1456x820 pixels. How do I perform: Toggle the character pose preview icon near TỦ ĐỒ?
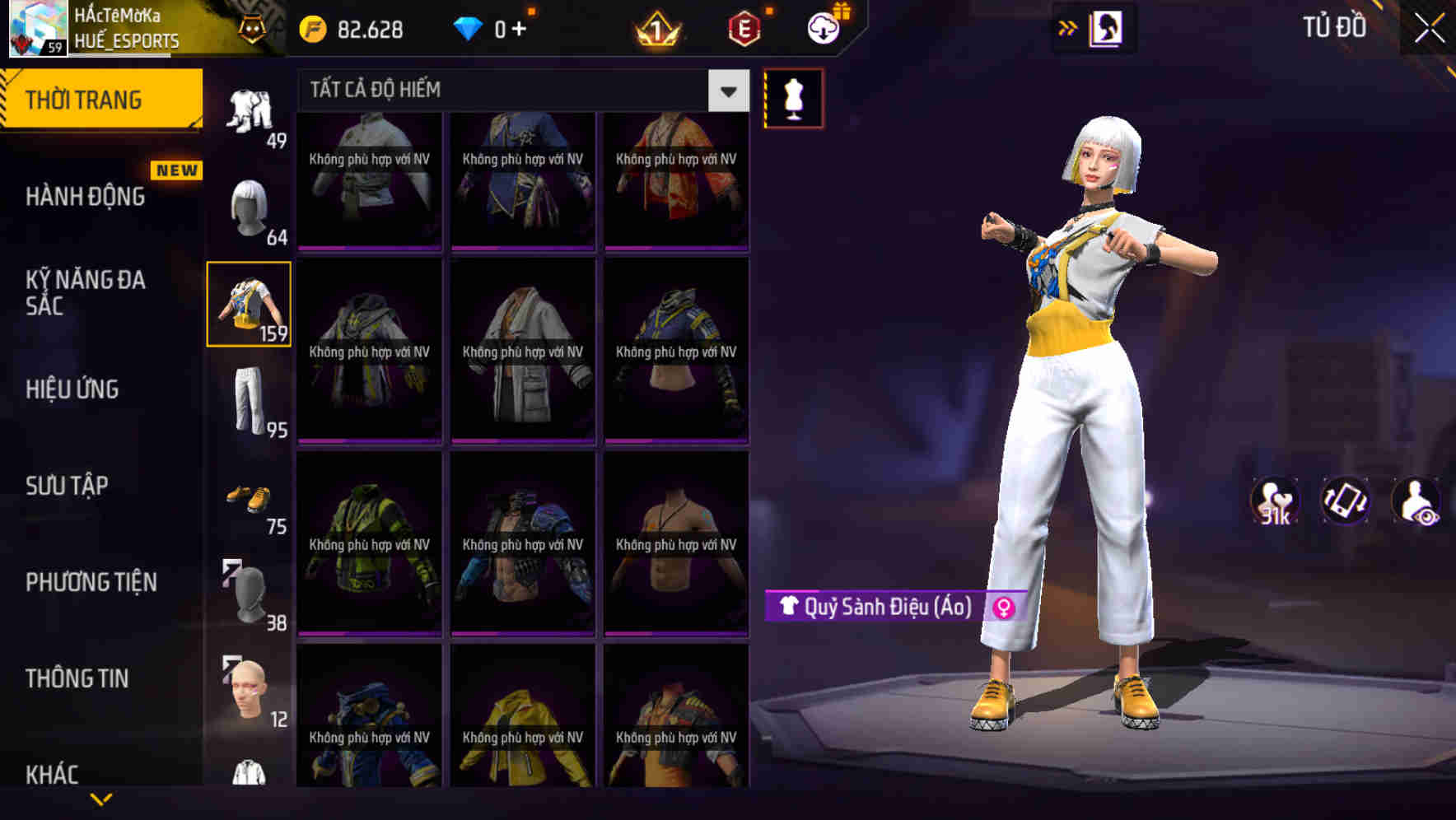1108,27
